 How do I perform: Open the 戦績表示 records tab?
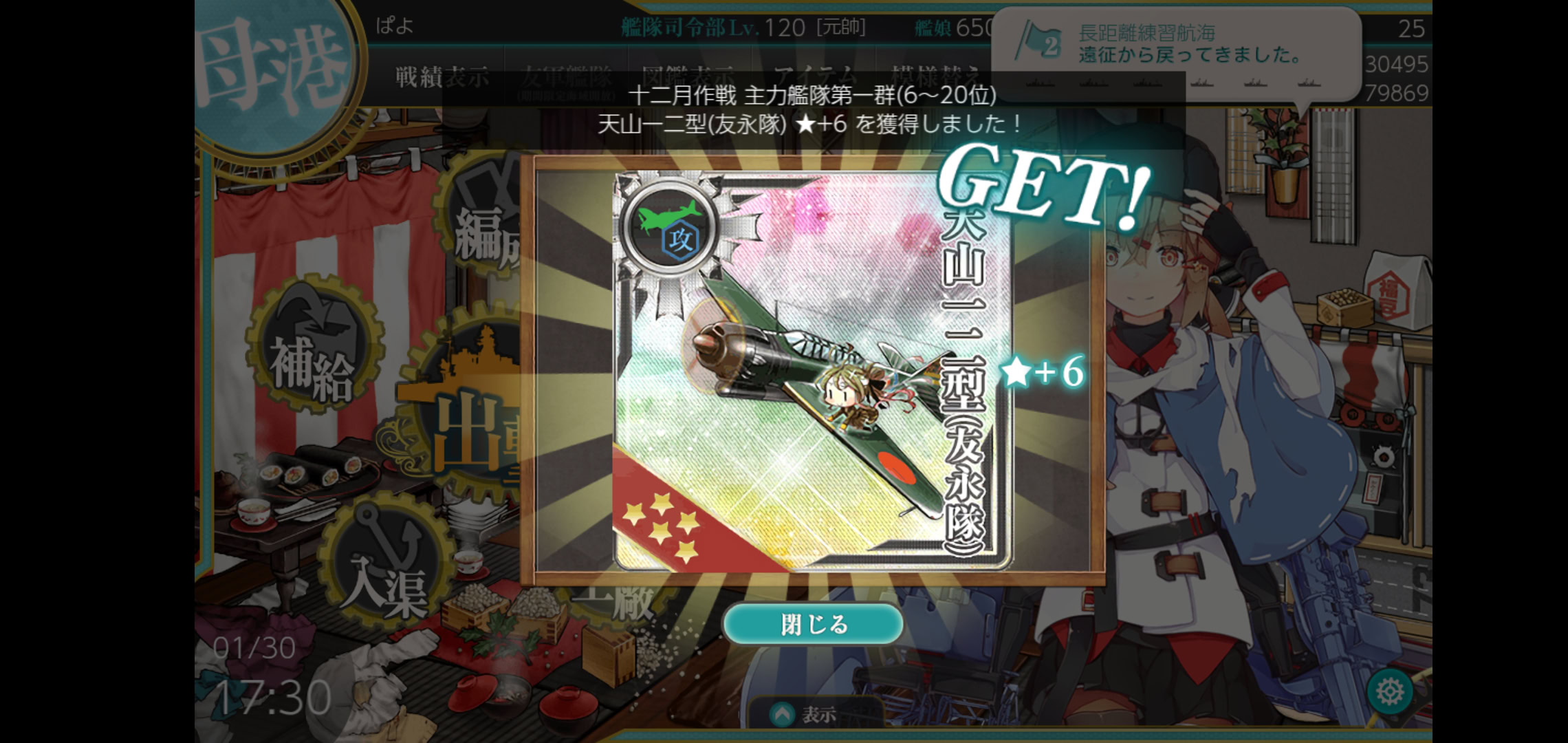pos(442,77)
